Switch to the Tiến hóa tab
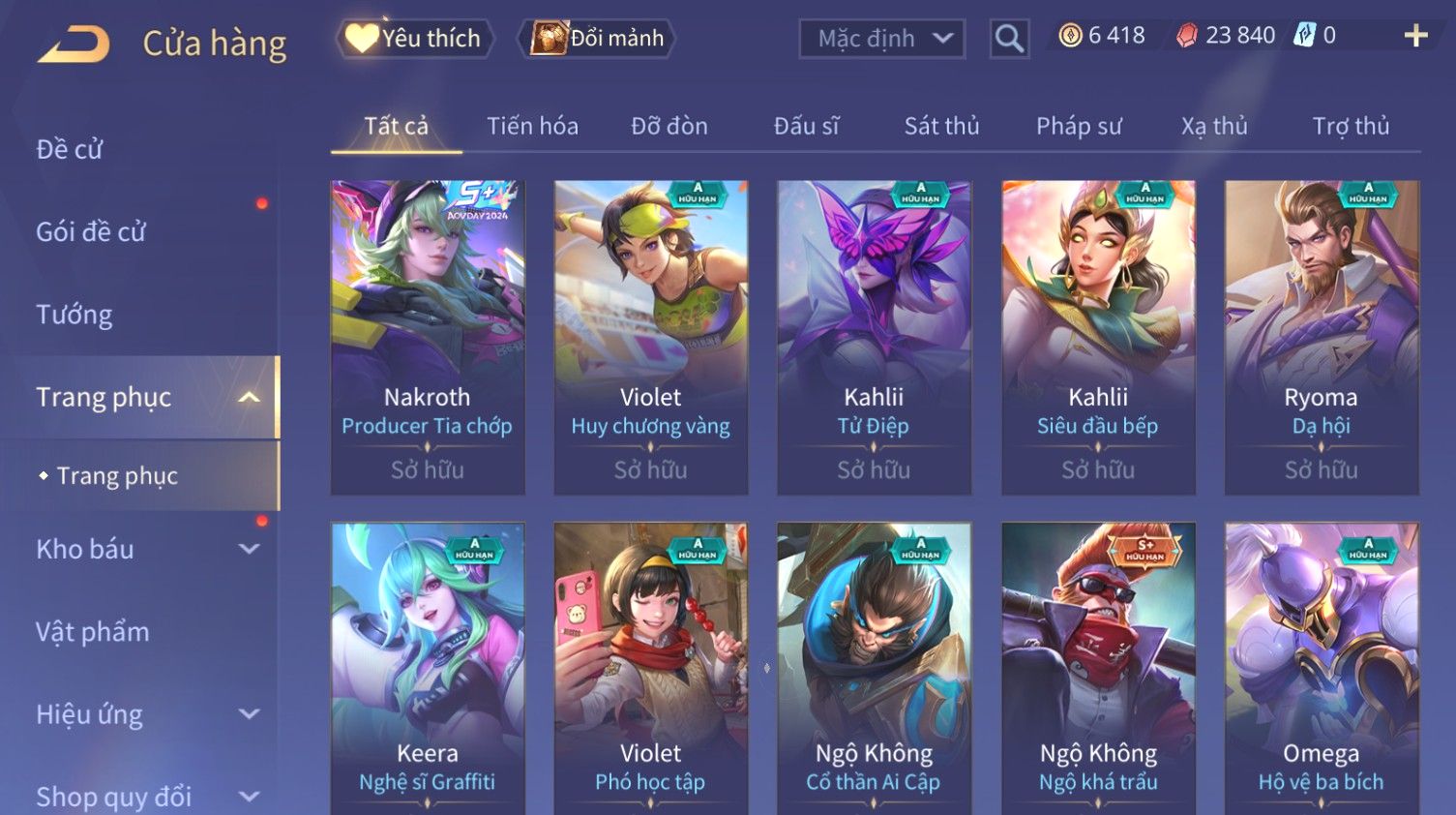This screenshot has width=1456, height=815. click(532, 126)
